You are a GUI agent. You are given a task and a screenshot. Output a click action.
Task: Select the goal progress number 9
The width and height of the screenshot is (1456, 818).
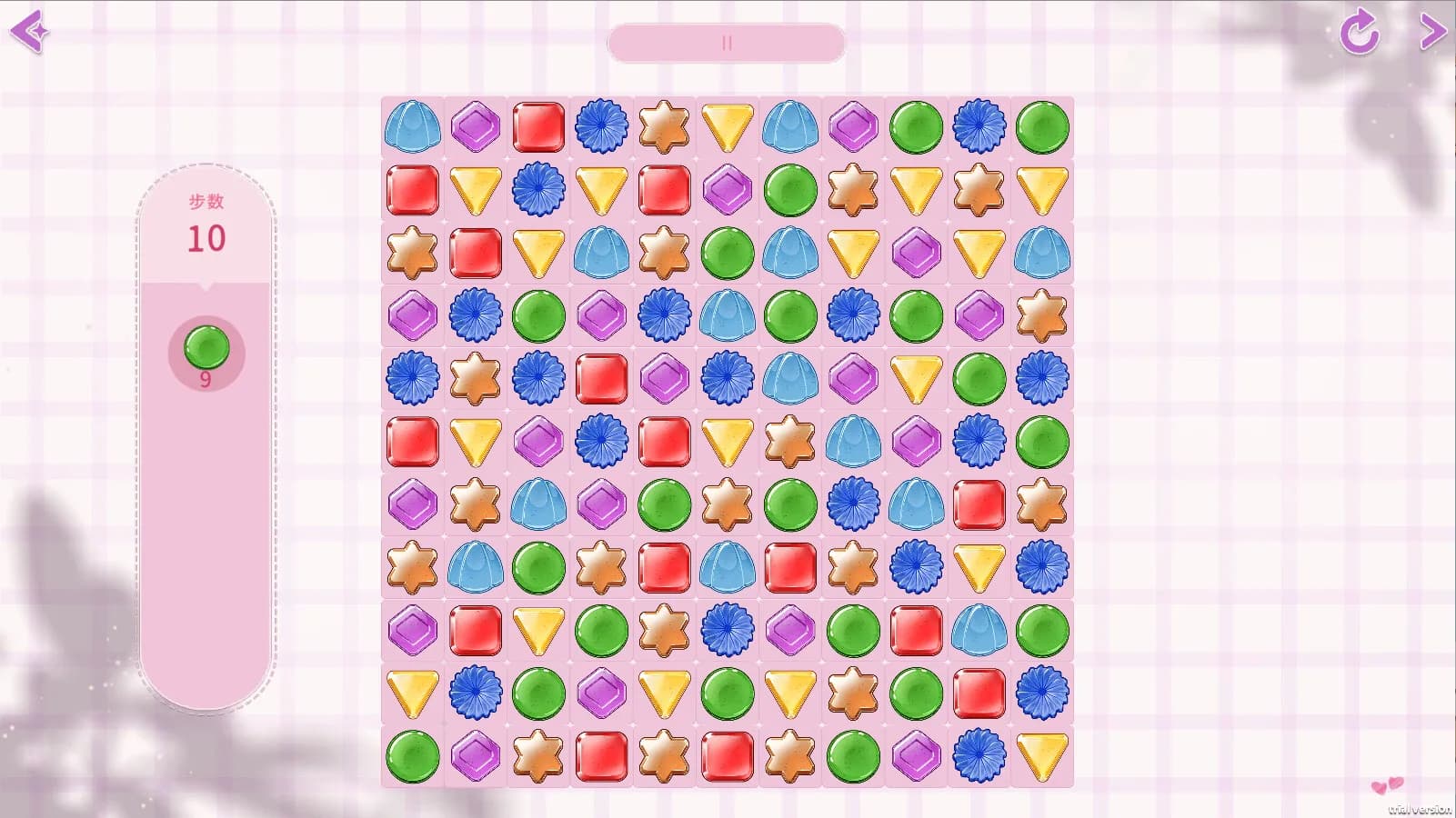(206, 381)
